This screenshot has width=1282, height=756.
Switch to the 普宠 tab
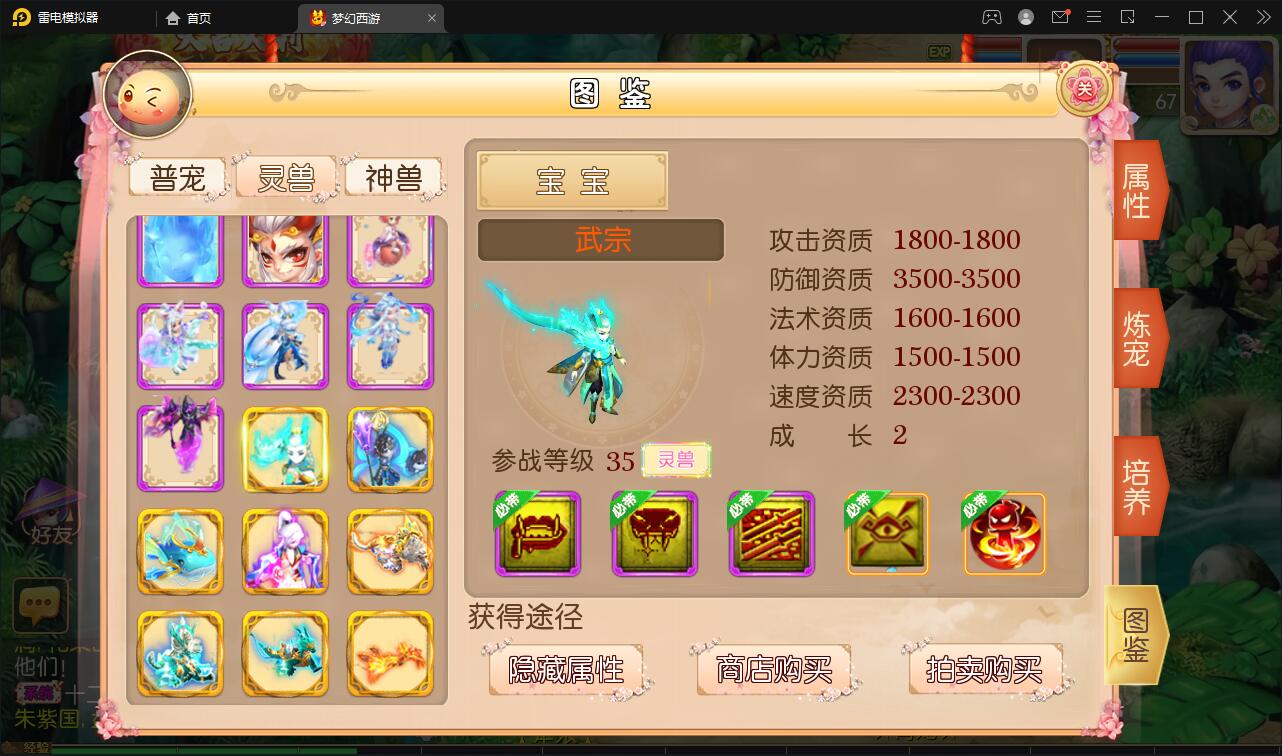coord(176,177)
